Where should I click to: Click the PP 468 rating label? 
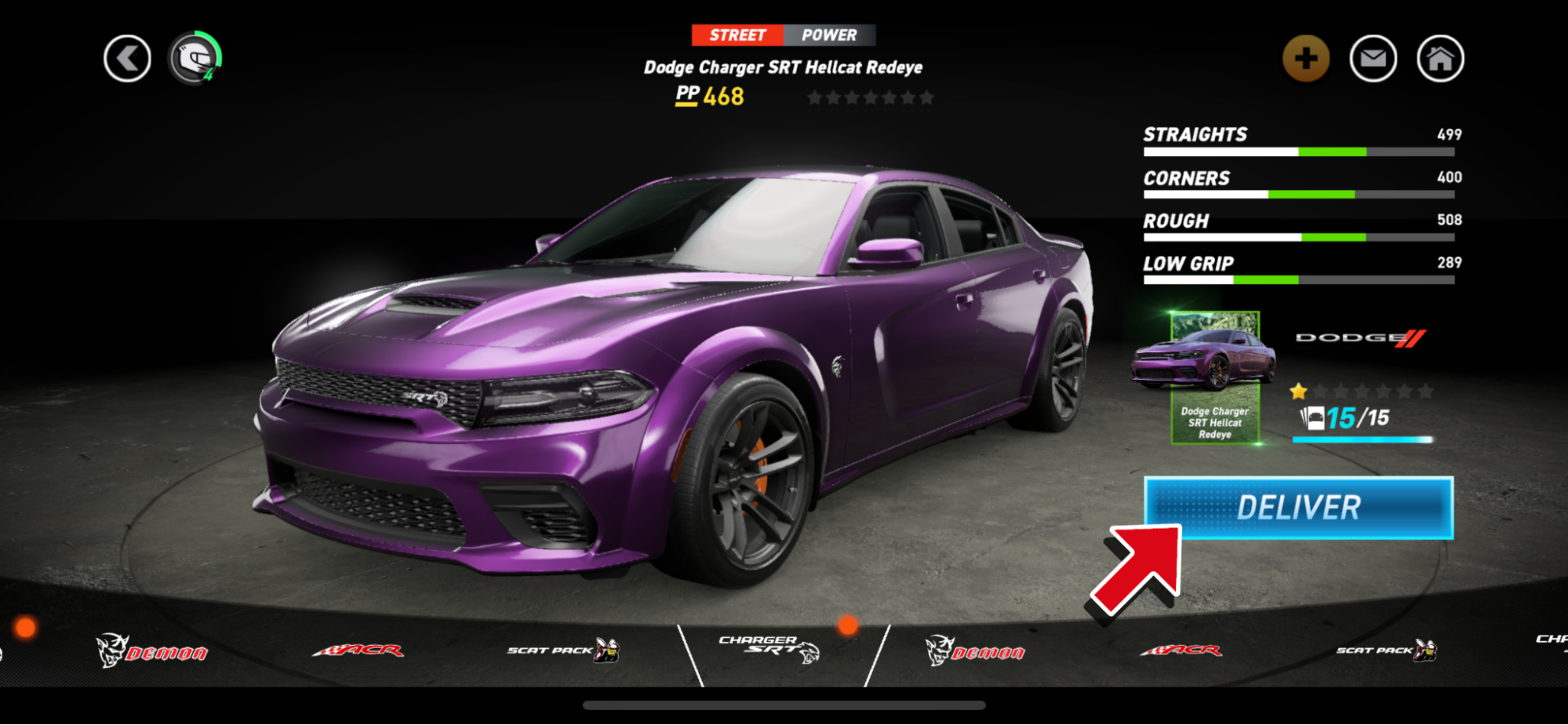point(709,96)
